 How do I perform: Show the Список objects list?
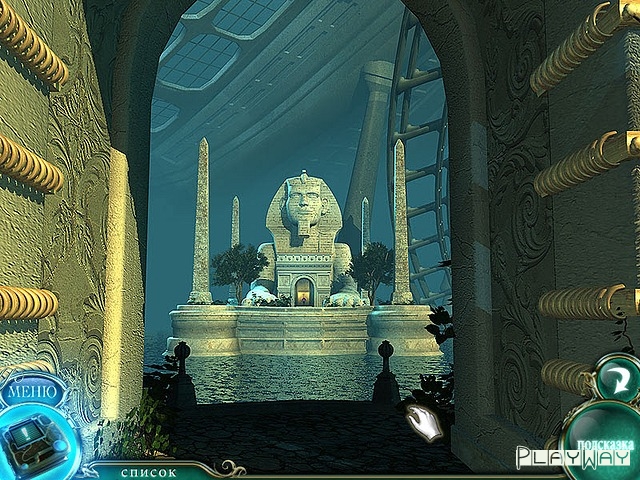pos(149,471)
